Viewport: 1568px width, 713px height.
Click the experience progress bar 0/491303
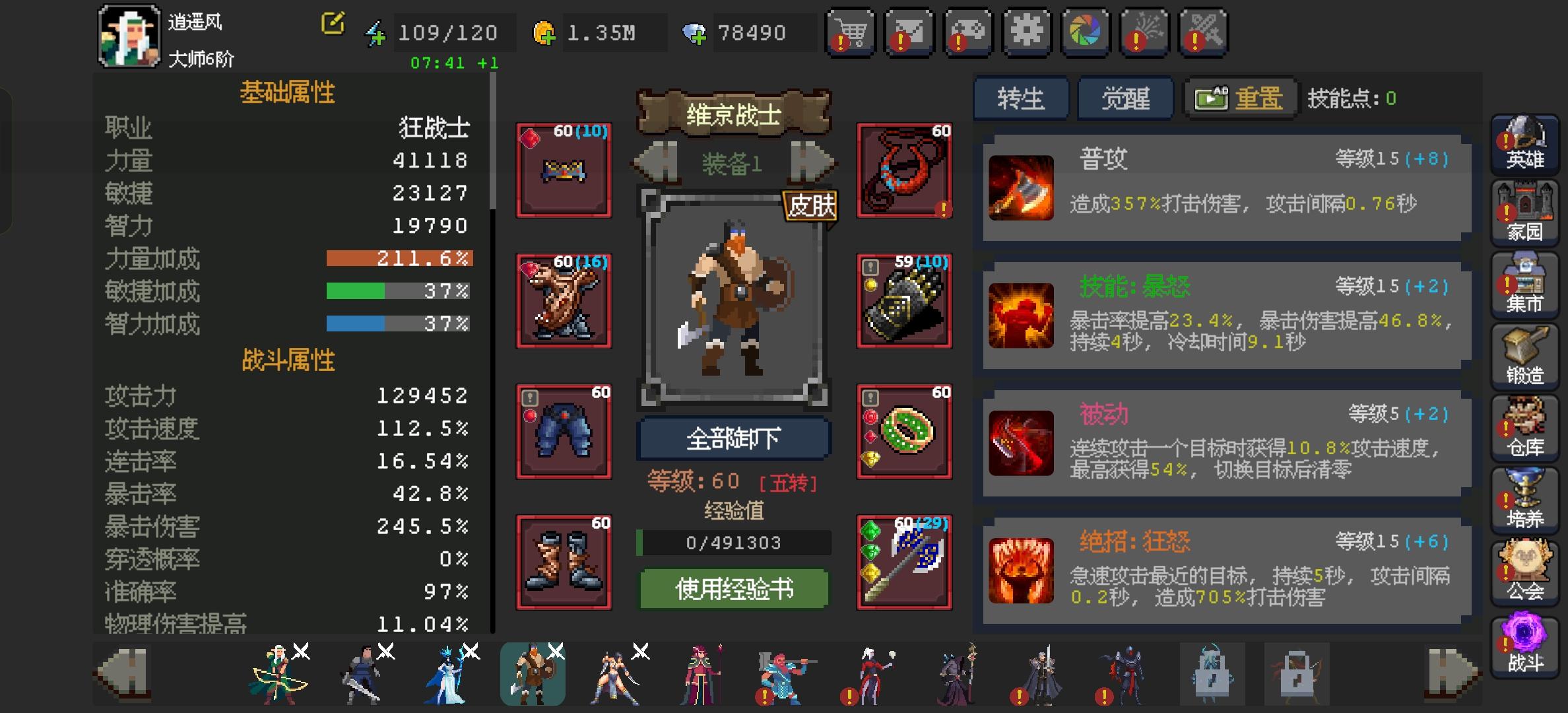click(733, 543)
